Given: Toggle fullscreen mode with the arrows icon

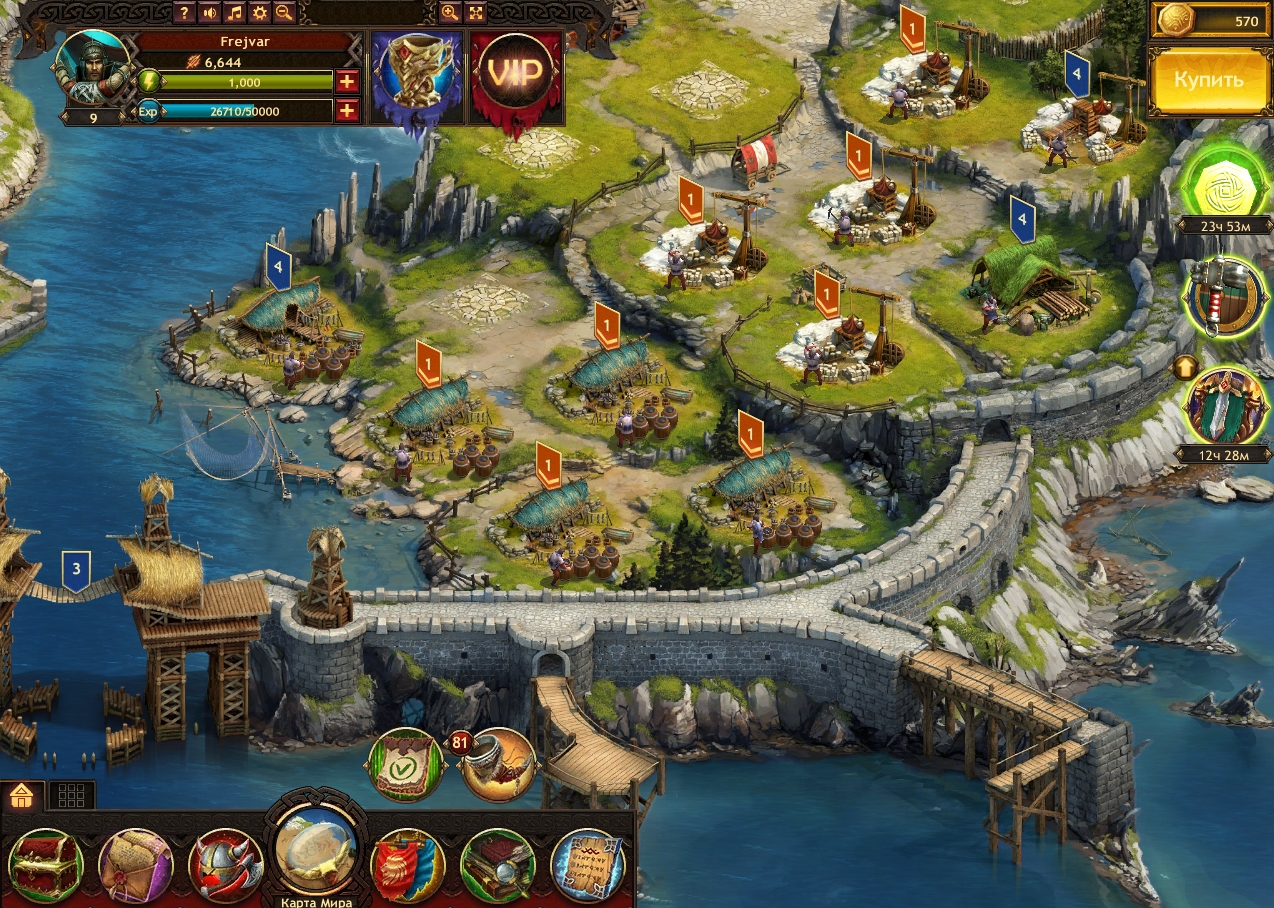Looking at the screenshot, I should point(475,12).
